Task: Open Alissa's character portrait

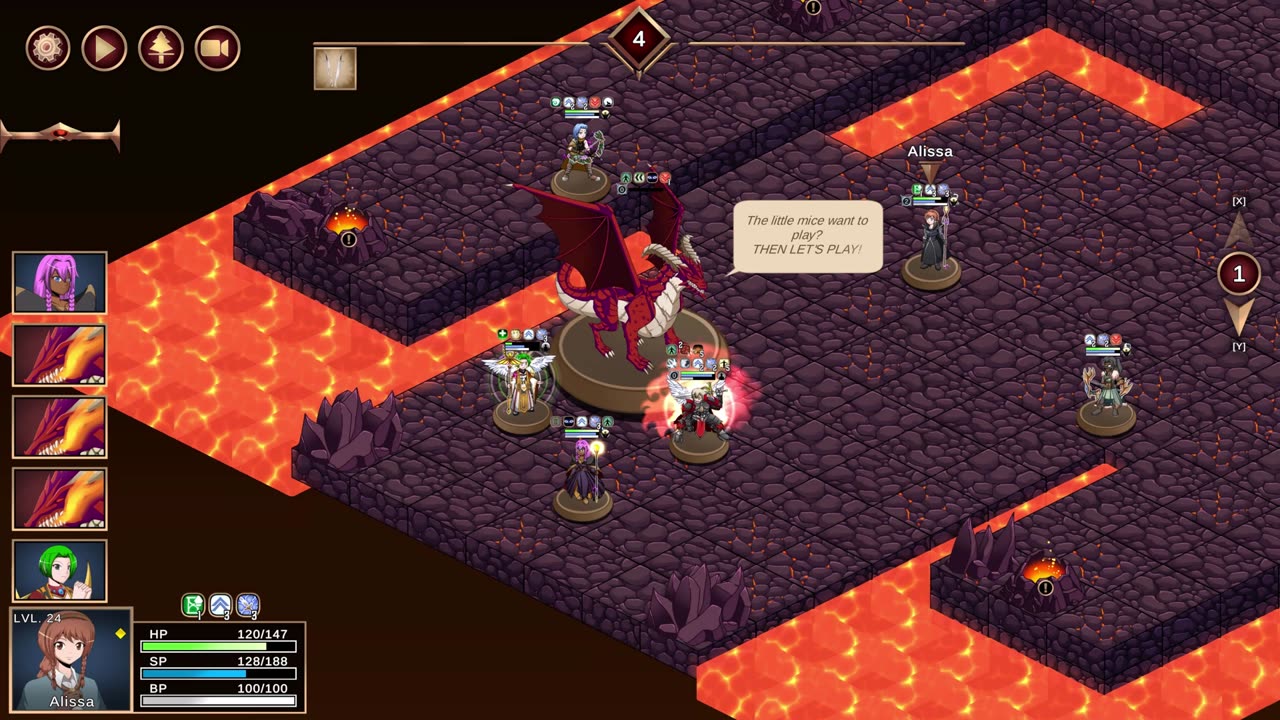Action: click(x=71, y=660)
